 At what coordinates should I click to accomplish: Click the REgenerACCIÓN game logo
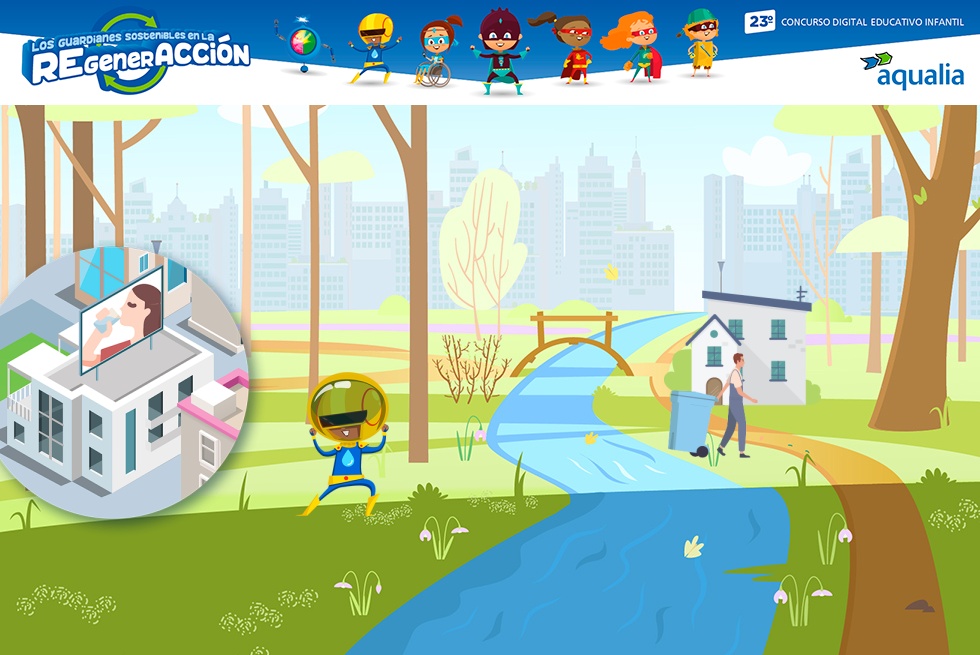137,53
